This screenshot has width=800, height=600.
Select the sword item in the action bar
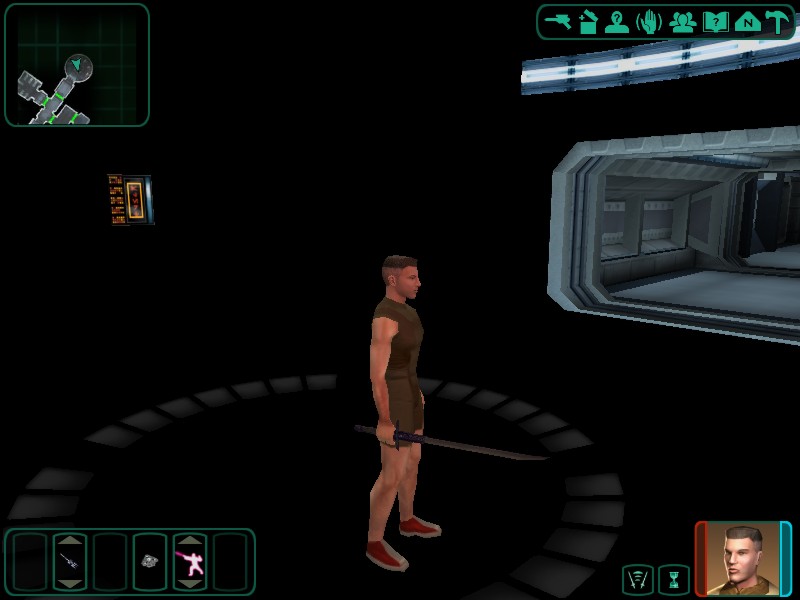pos(70,562)
